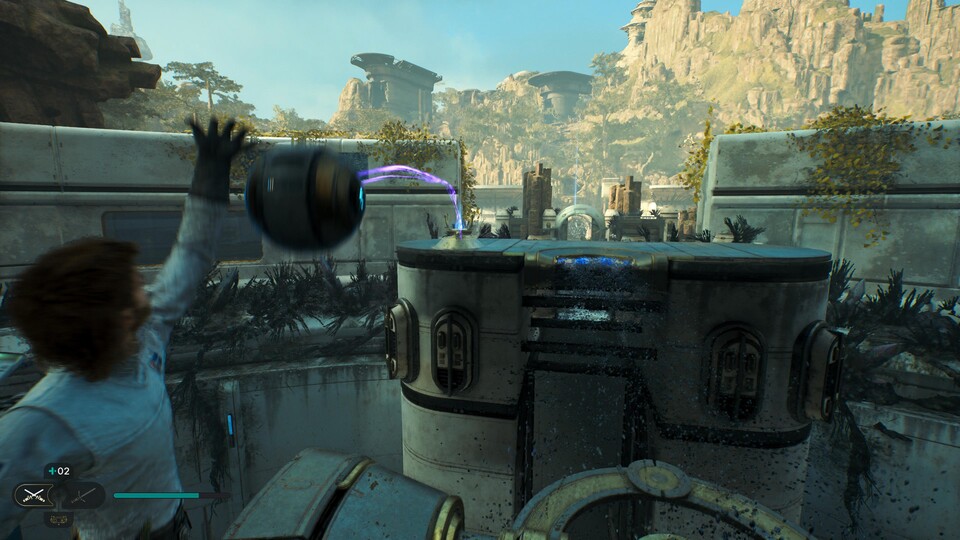Viewport: 960px width, 540px height.
Task: Activate the BD-1 droid icon below stances
Action: [x=57, y=519]
